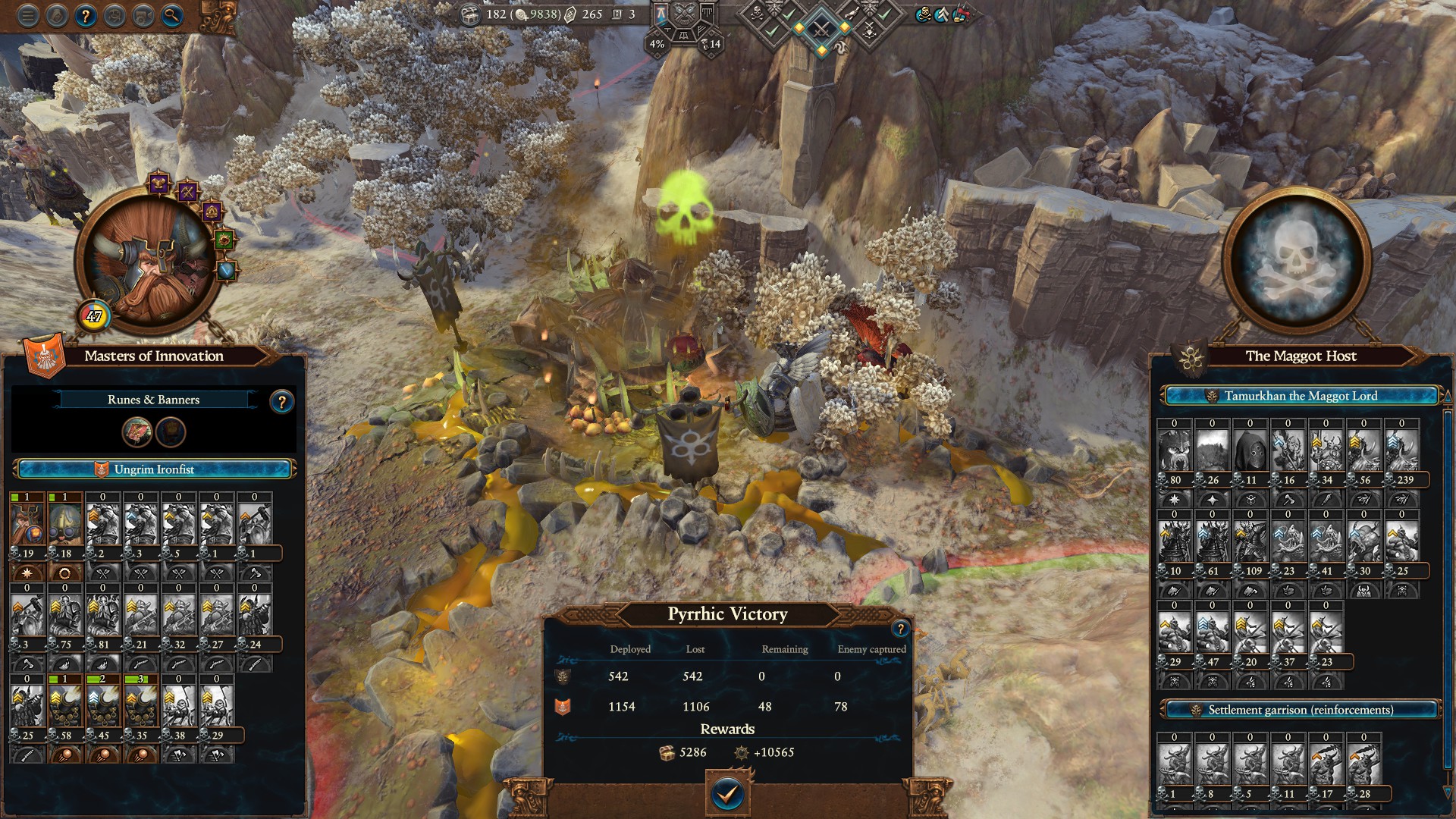The image size is (1456, 819).
Task: Select the Ungrim Ironfist army header
Action: click(154, 469)
